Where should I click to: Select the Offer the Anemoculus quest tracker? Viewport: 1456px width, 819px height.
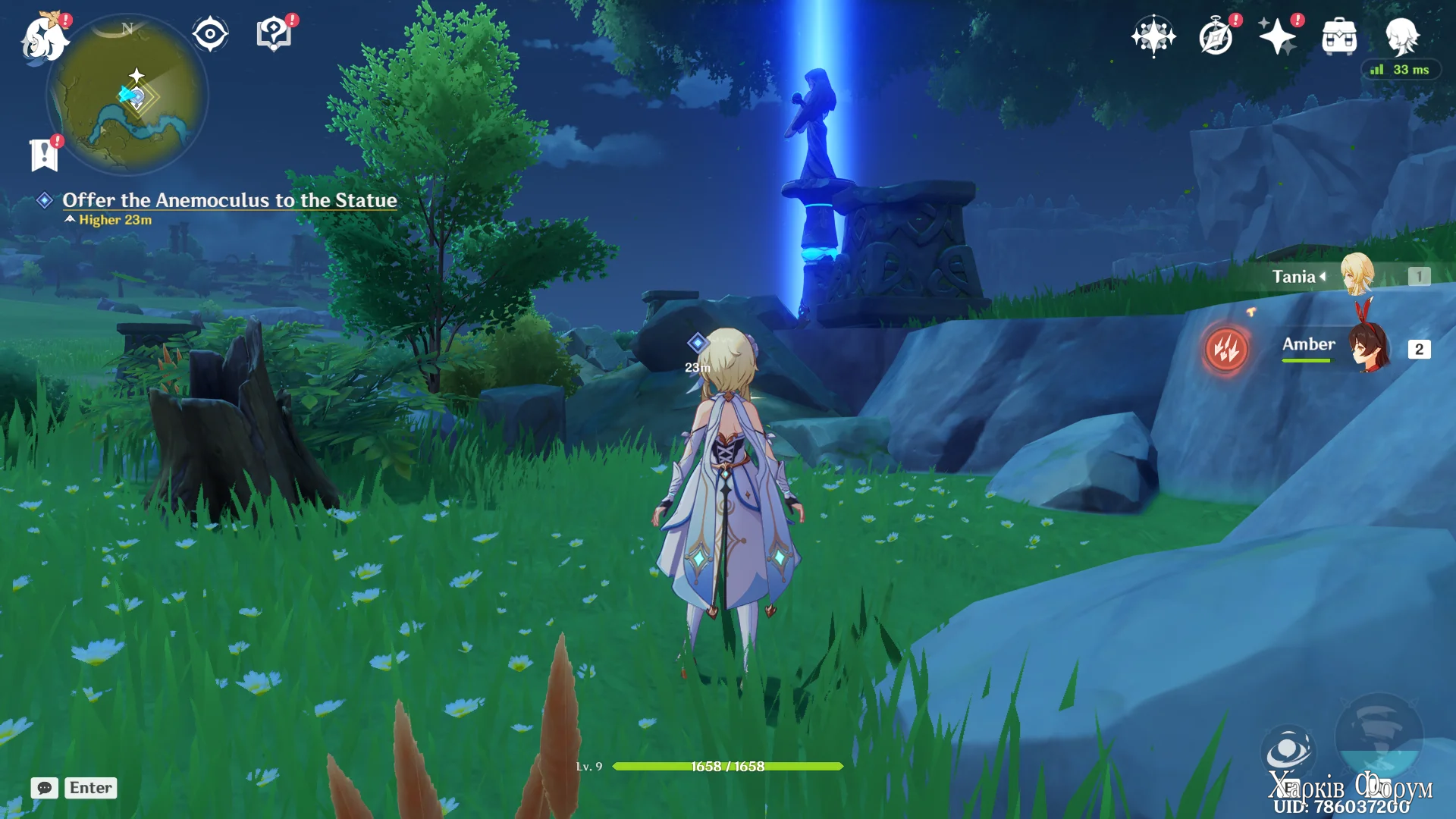tap(229, 200)
